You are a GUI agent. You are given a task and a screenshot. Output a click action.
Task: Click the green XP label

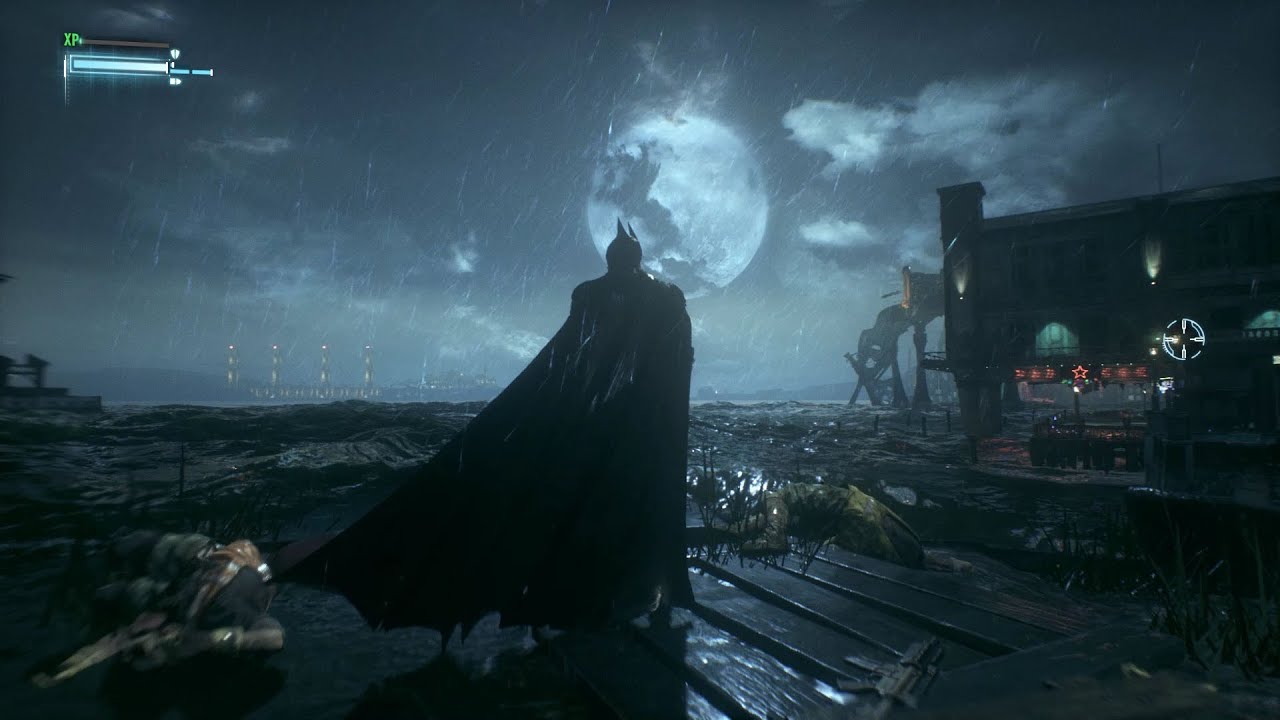[71, 38]
